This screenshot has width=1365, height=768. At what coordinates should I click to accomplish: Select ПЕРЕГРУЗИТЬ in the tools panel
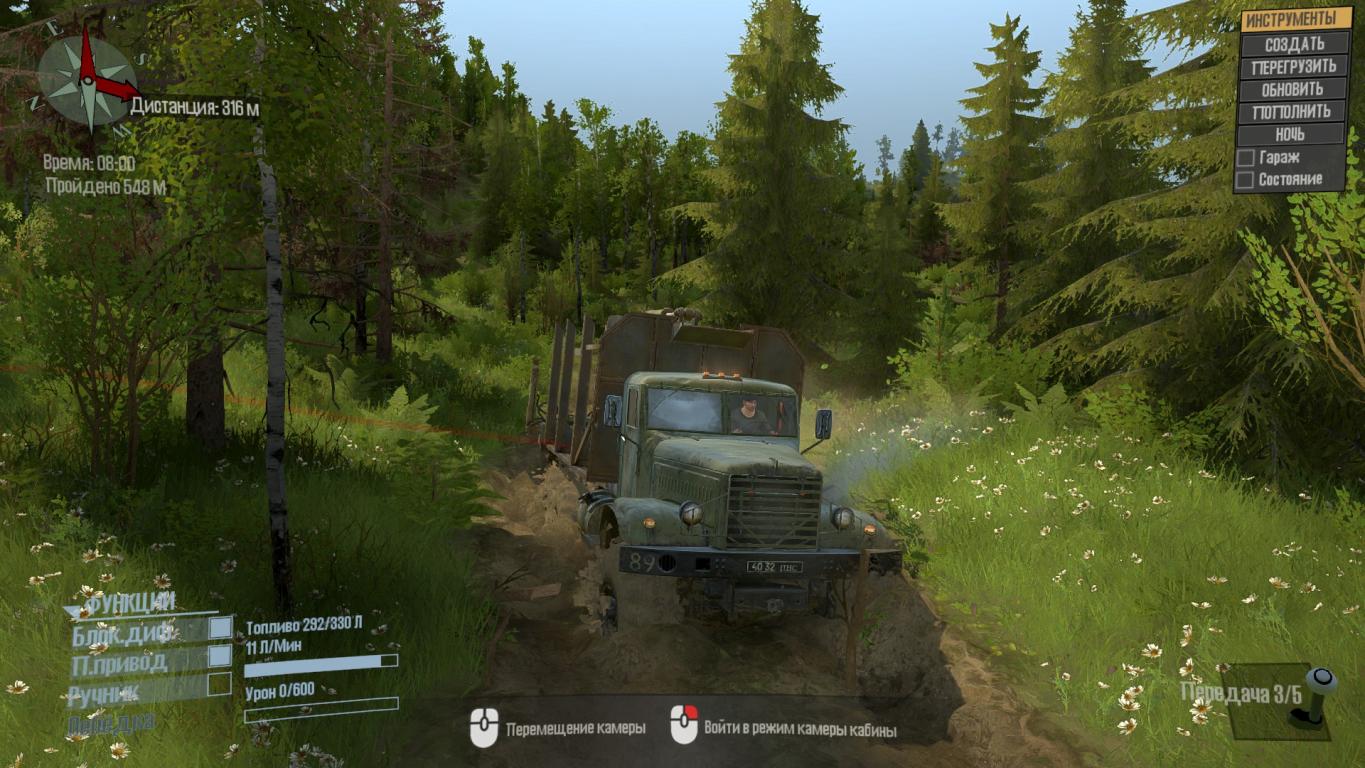point(1294,67)
